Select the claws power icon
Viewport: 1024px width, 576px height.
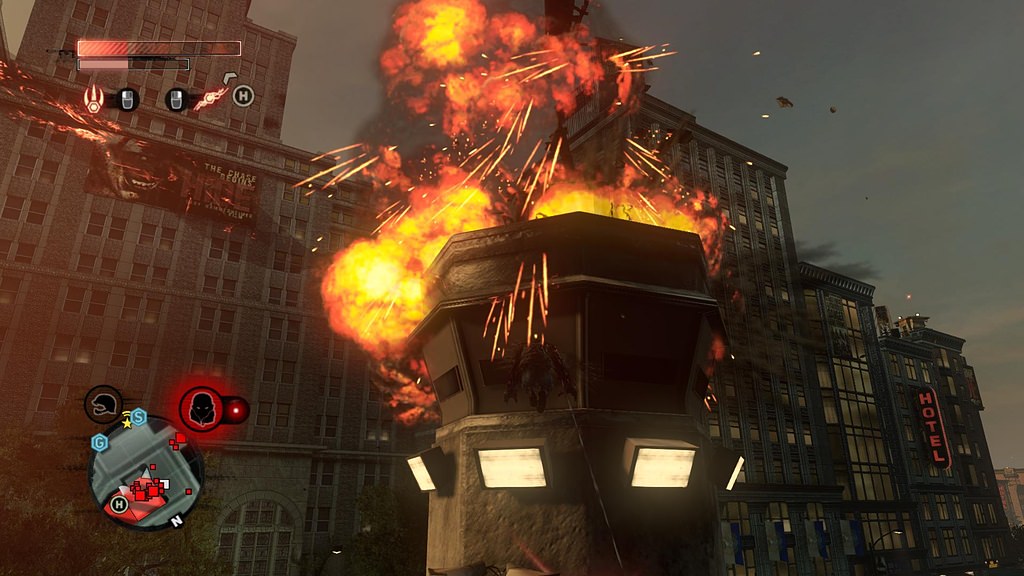pos(93,98)
